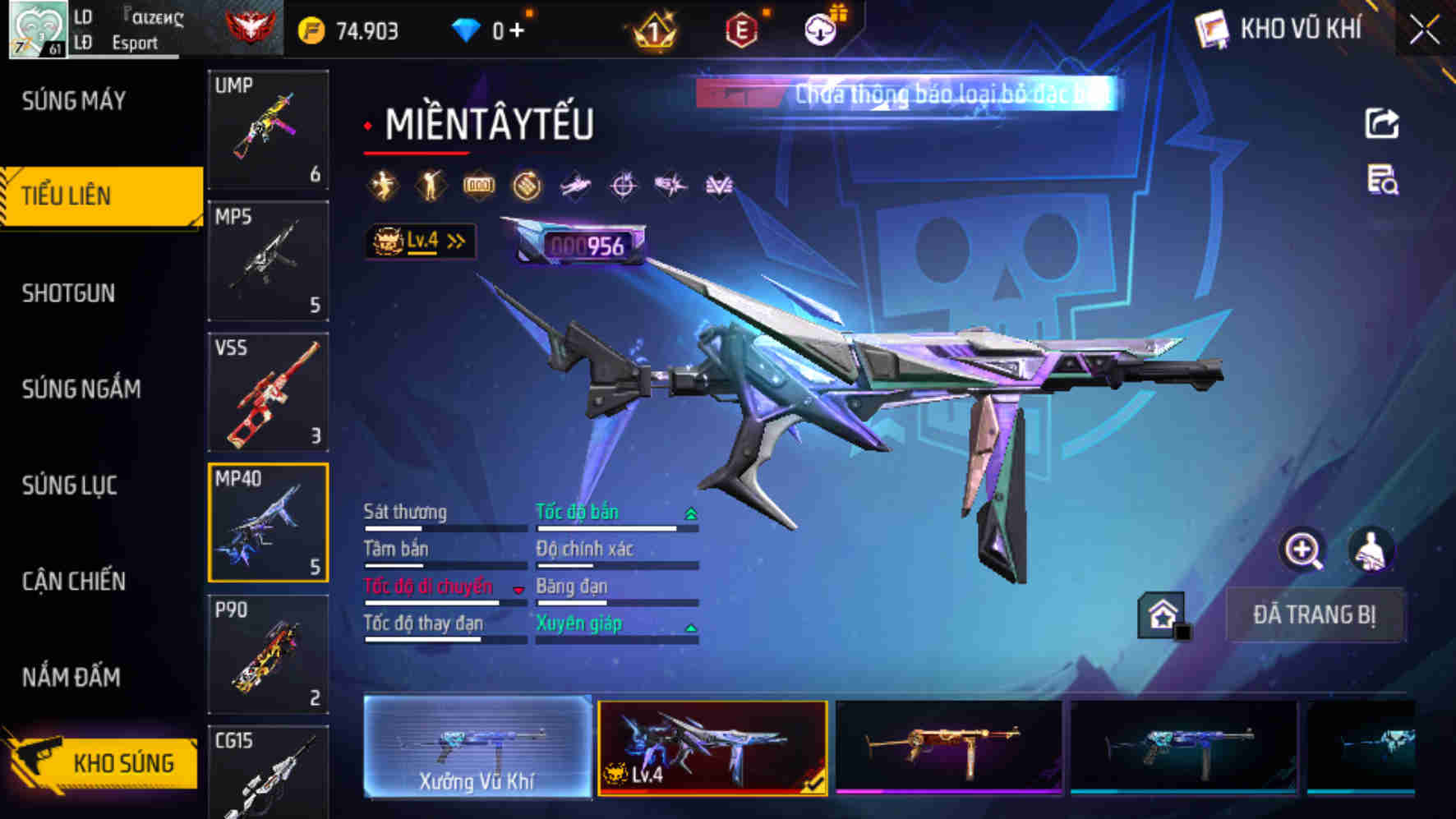This screenshot has height=819, width=1456.
Task: Switch to the SHOTGUN category
Action: 70,292
